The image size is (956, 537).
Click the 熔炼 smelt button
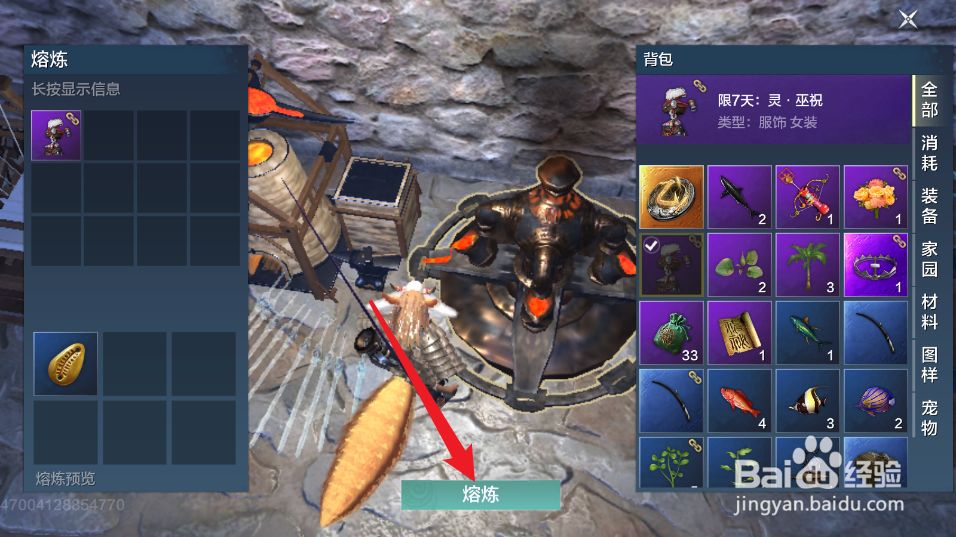pos(481,494)
